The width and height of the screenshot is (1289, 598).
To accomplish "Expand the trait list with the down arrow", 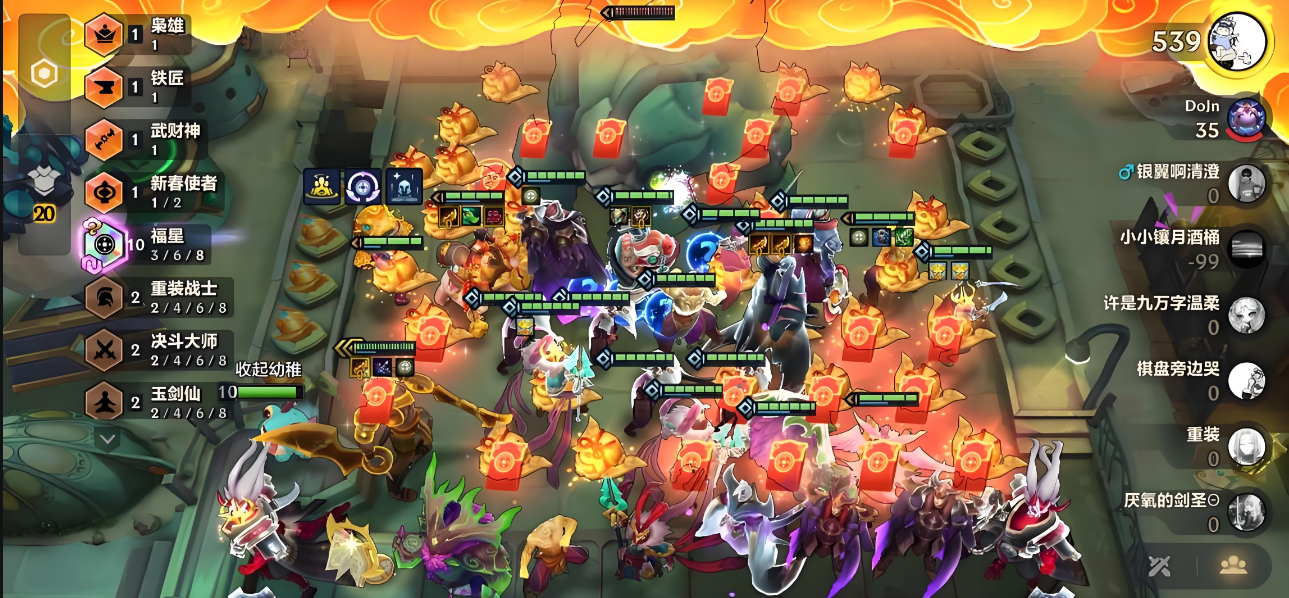I will (x=107, y=438).
